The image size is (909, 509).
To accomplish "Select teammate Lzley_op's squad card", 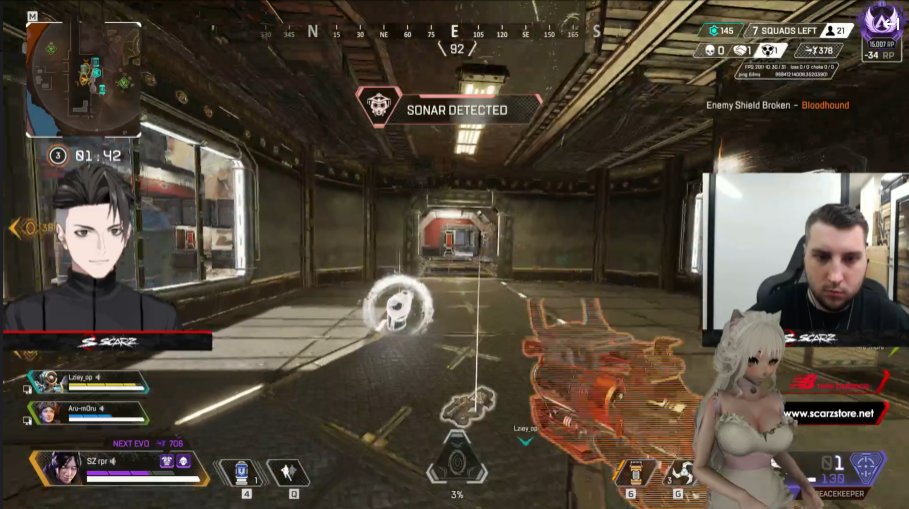I will (88, 382).
